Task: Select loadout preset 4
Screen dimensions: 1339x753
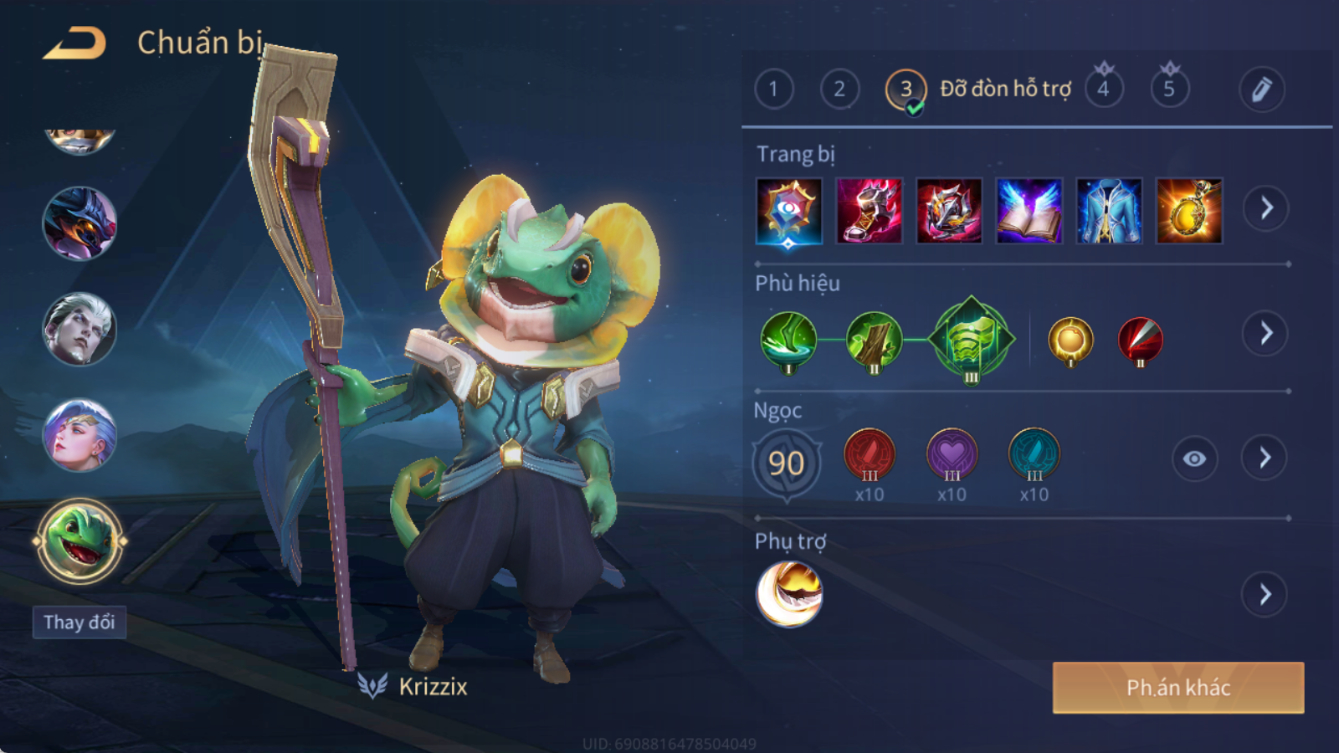Action: click(x=1103, y=89)
